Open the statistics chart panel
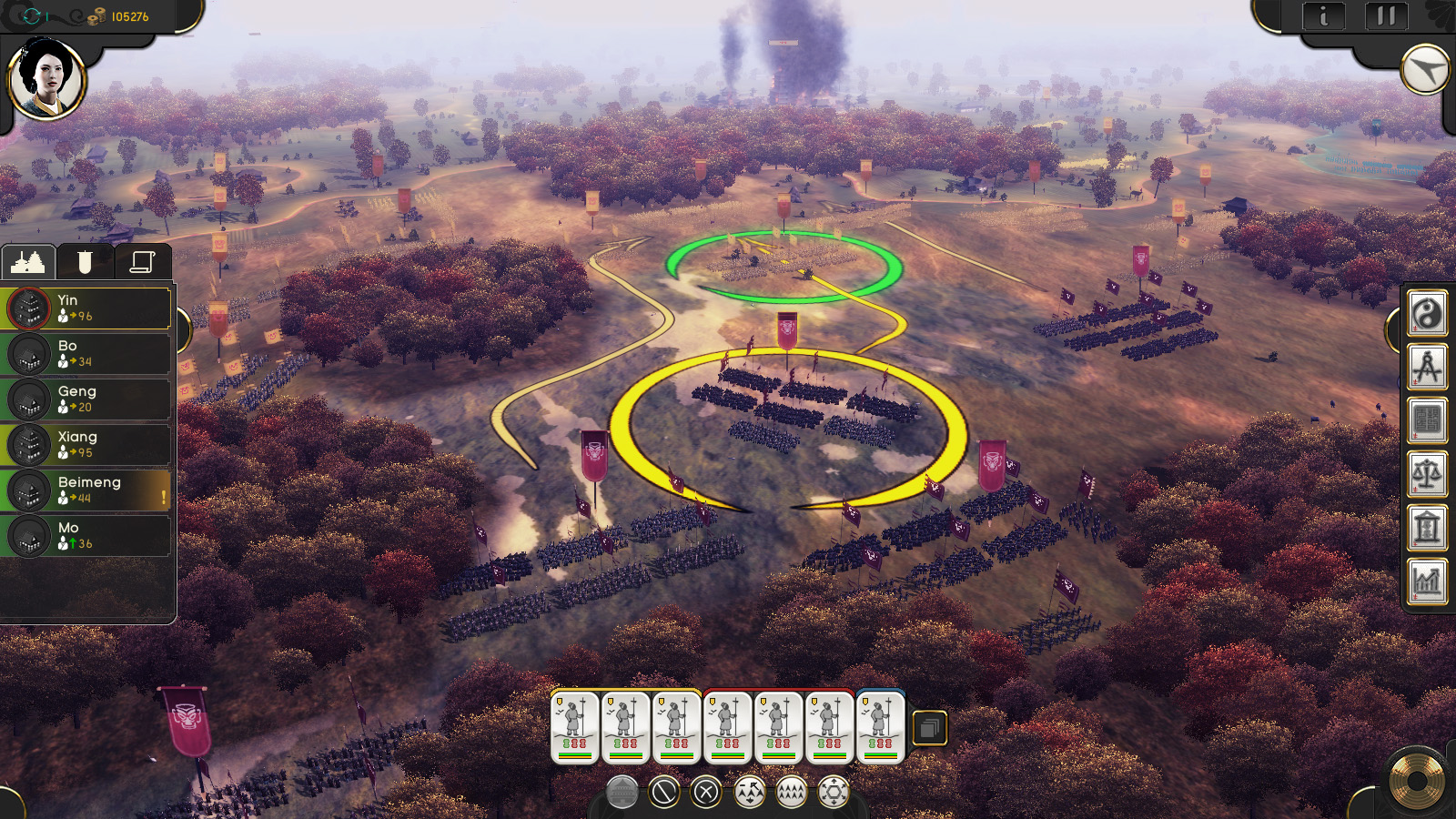Image resolution: width=1456 pixels, height=819 pixels. (1427, 582)
